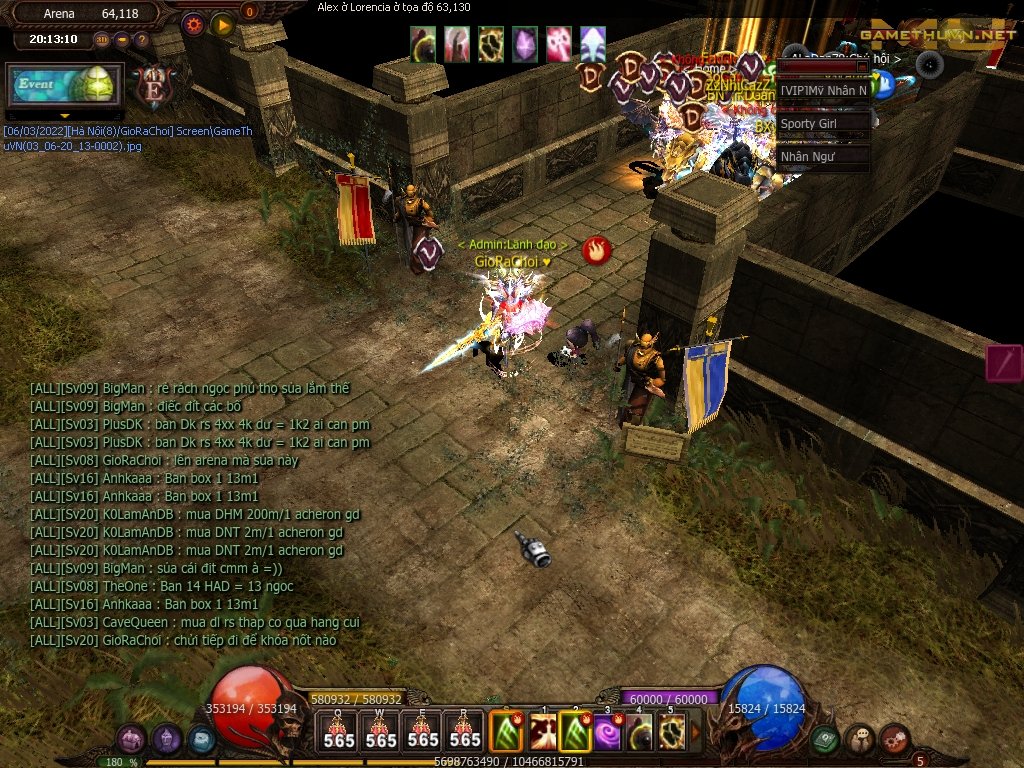Open the Event egg banner
The width and height of the screenshot is (1024, 768).
click(65, 86)
